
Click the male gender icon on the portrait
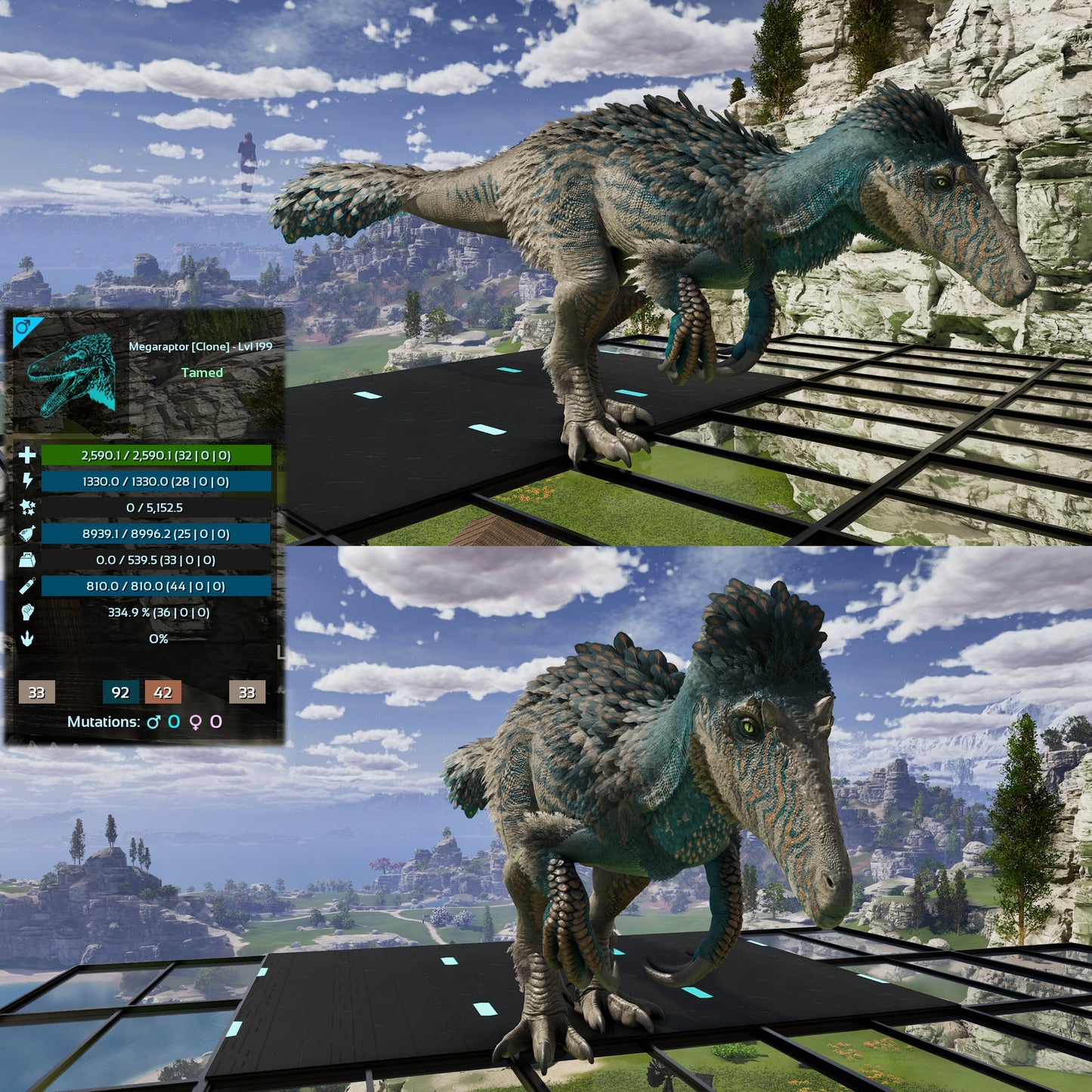(23, 328)
